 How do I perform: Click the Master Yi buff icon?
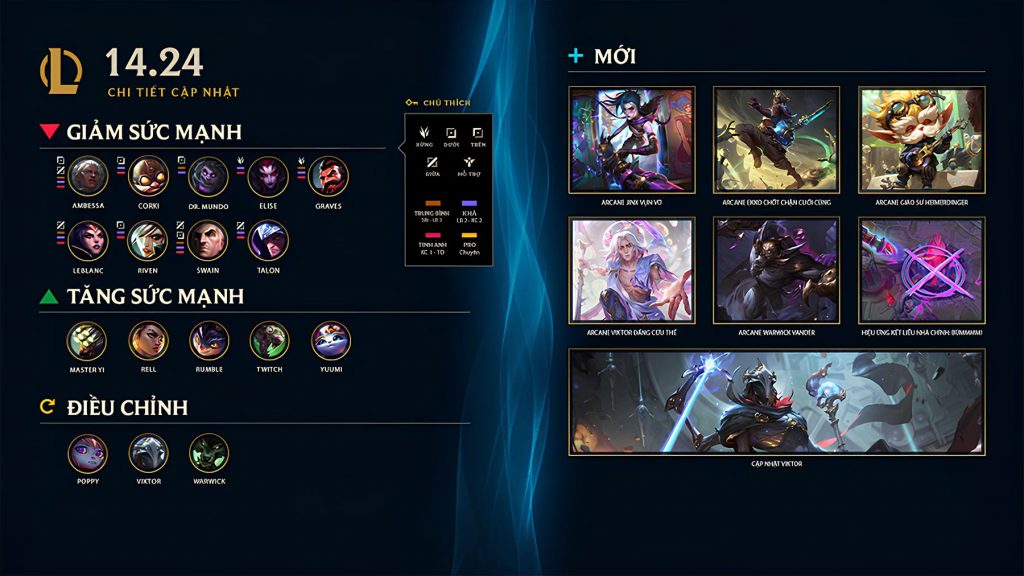point(87,341)
